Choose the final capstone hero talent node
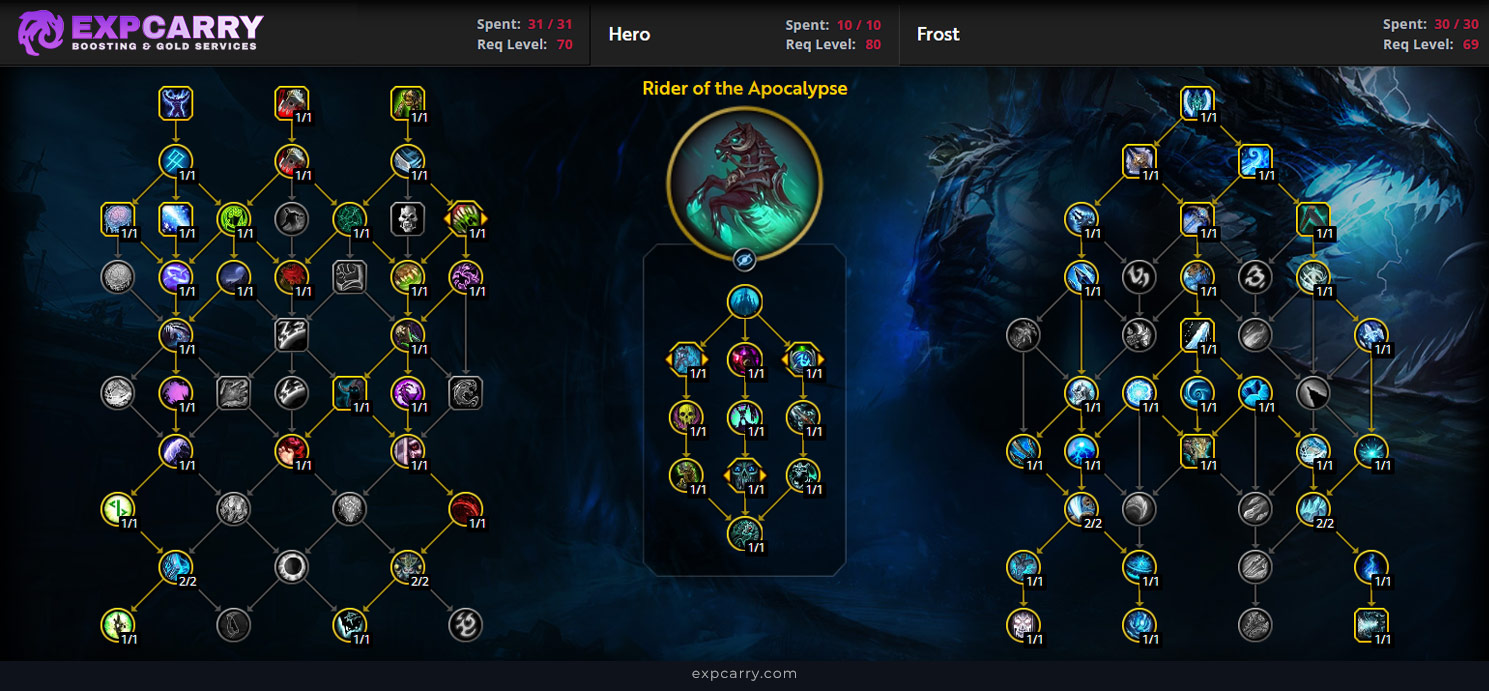1489x691 pixels. click(745, 533)
